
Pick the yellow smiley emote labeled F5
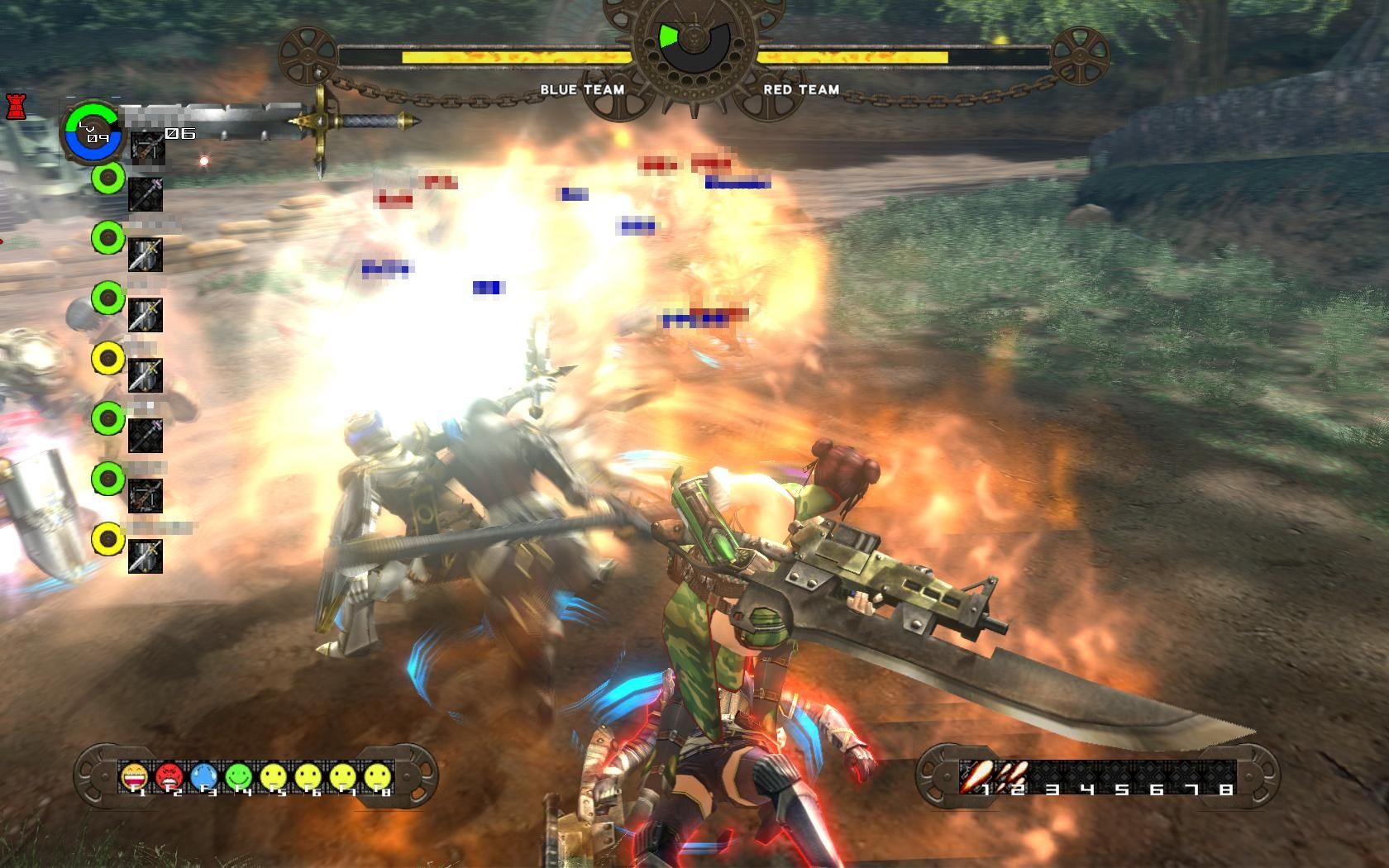(x=273, y=776)
